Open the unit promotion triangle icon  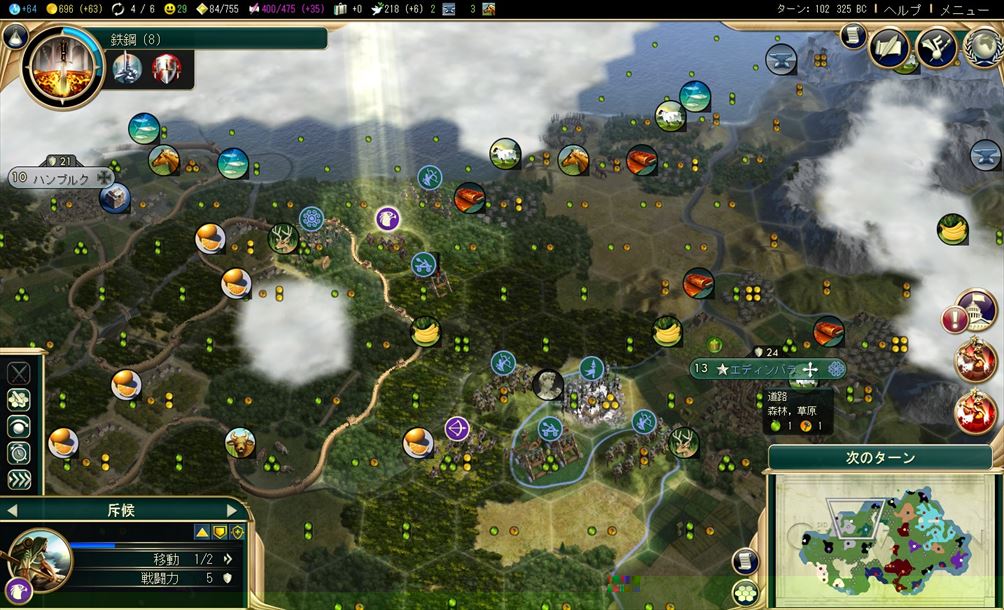(x=202, y=533)
